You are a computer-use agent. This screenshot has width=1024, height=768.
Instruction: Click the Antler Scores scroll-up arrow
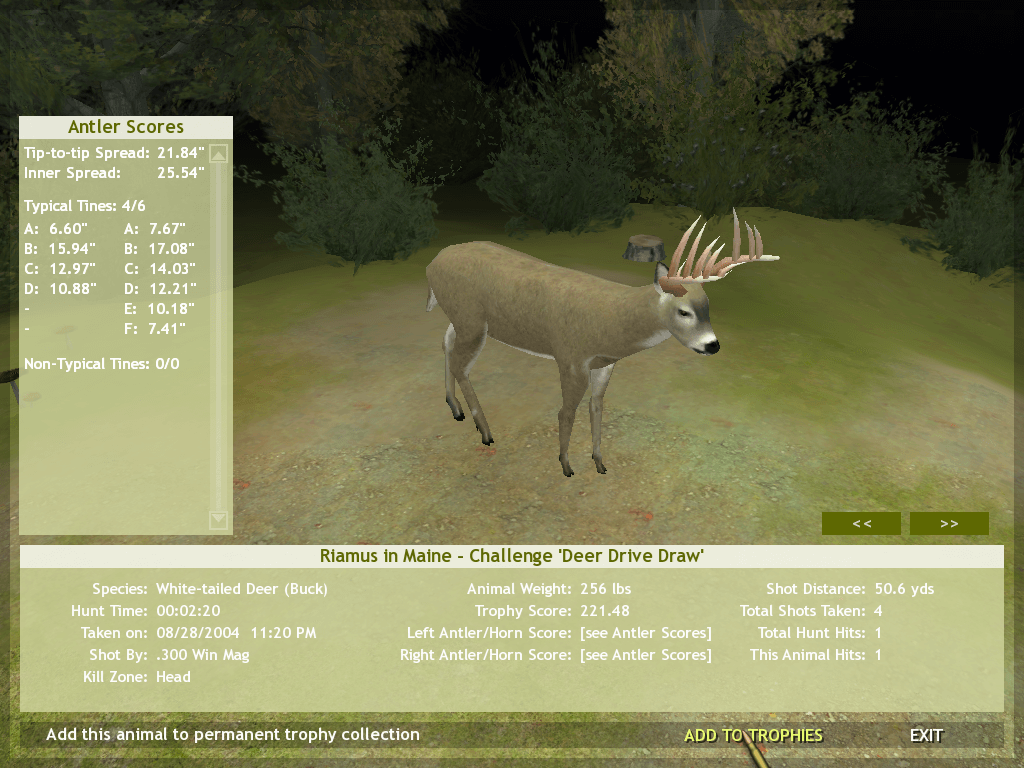219,154
